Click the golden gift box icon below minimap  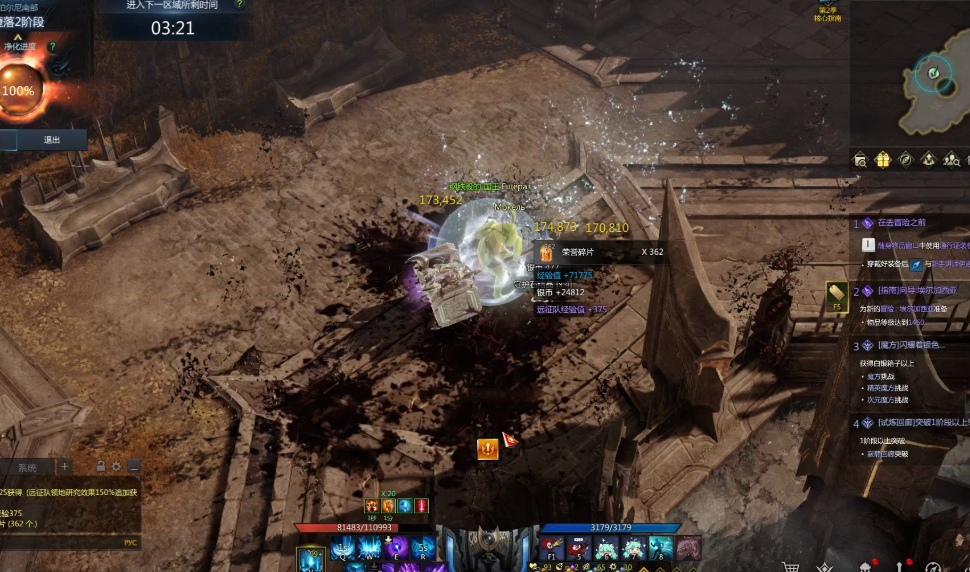(x=882, y=160)
